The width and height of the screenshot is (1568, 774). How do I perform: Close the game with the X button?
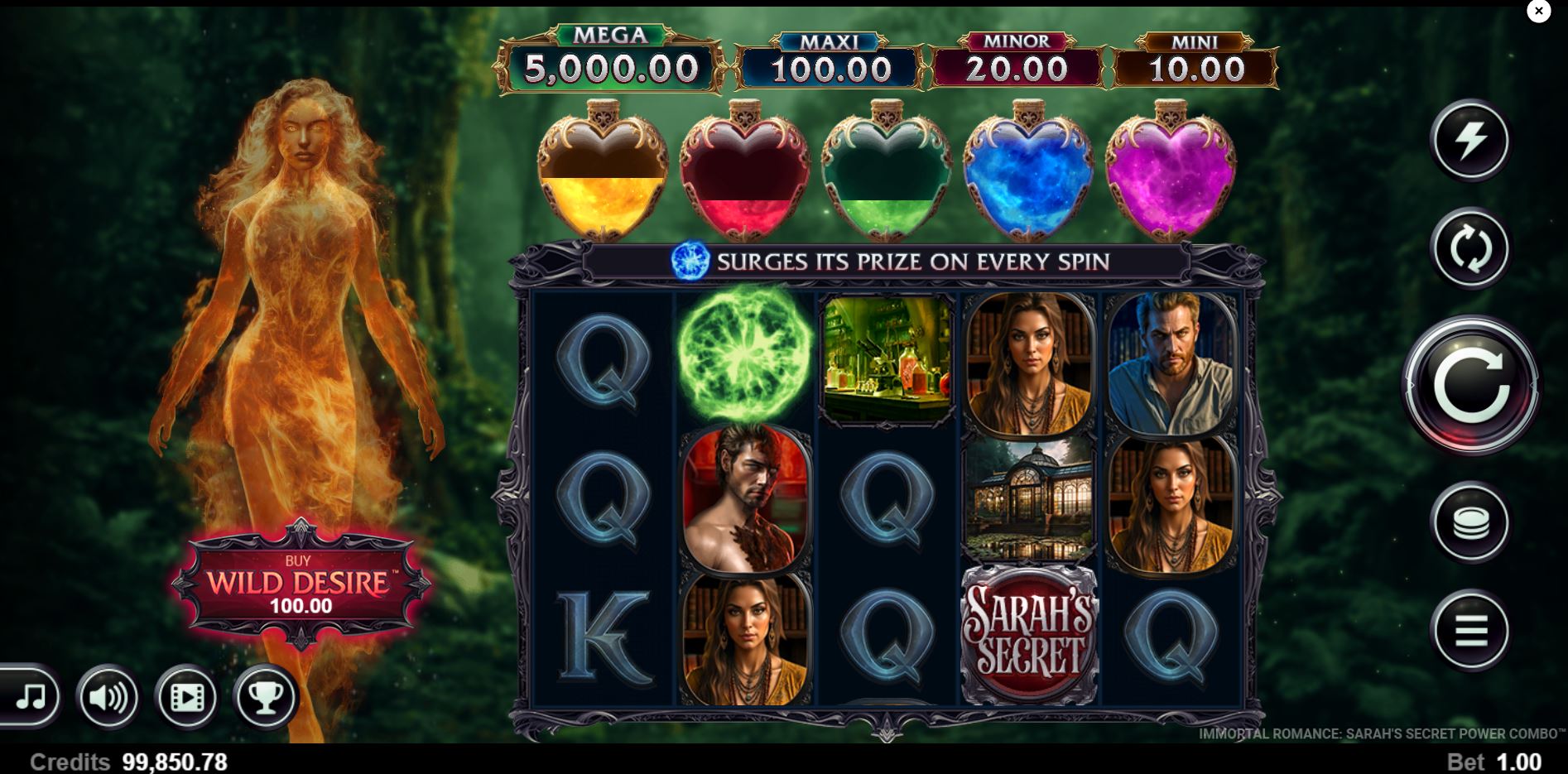coord(1539,11)
